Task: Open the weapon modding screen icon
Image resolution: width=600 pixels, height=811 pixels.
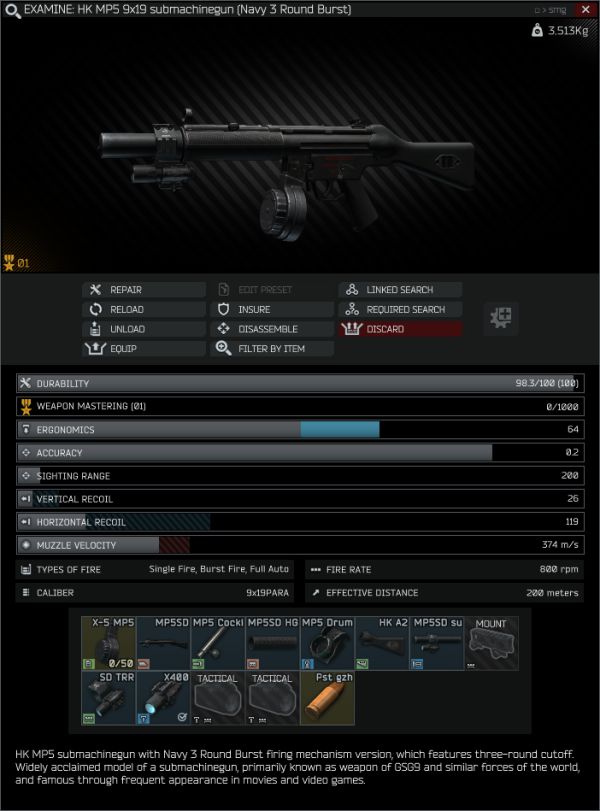Action: [500, 319]
